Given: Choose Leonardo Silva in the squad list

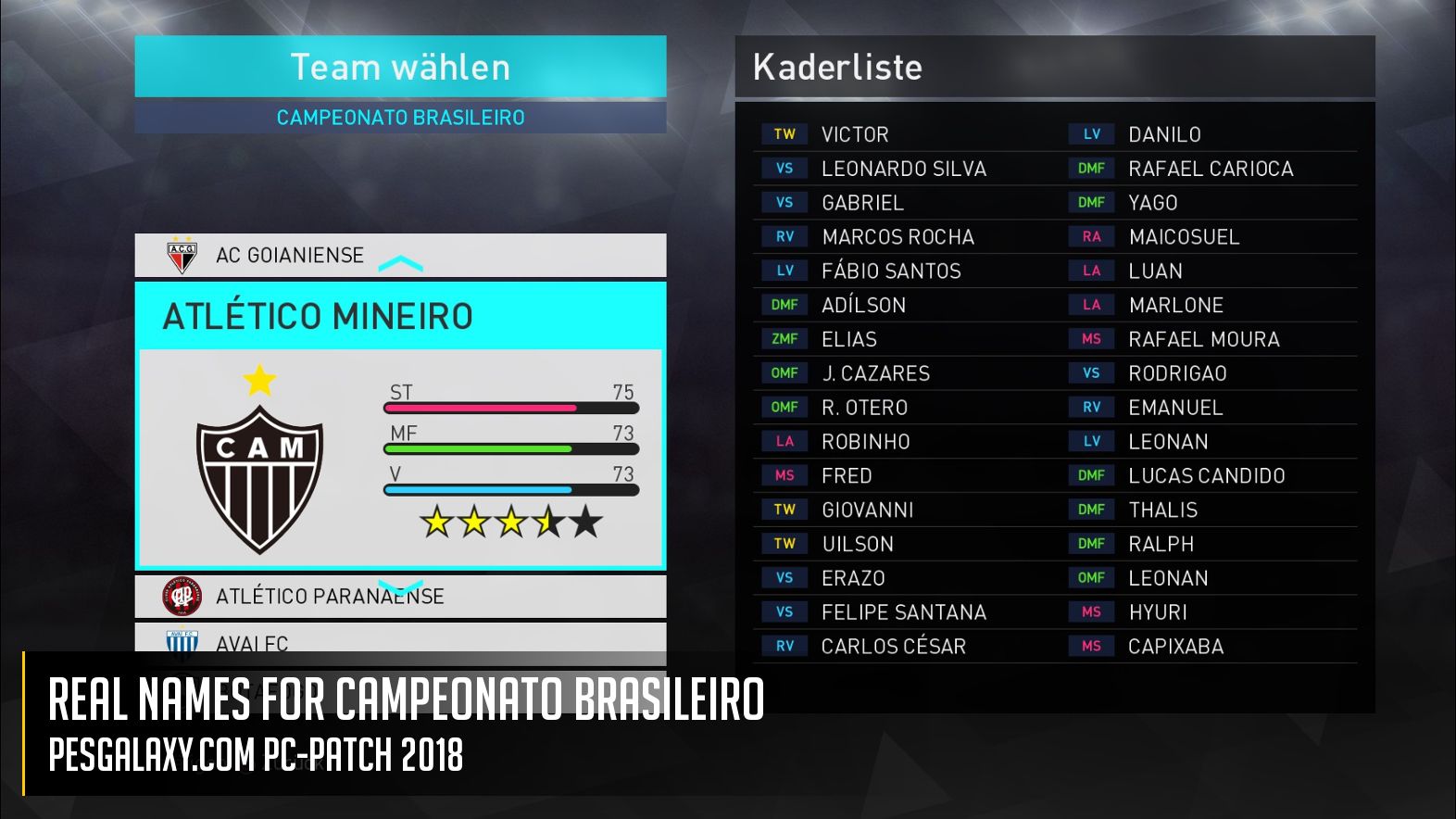Looking at the screenshot, I should click(903, 170).
